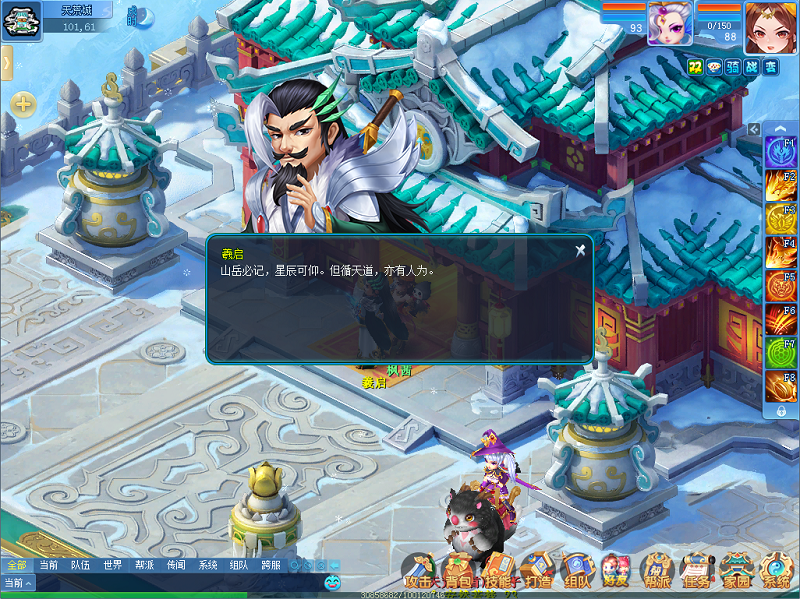Go to the 家园 homestead menu
This screenshot has width=800, height=599.
point(736,572)
